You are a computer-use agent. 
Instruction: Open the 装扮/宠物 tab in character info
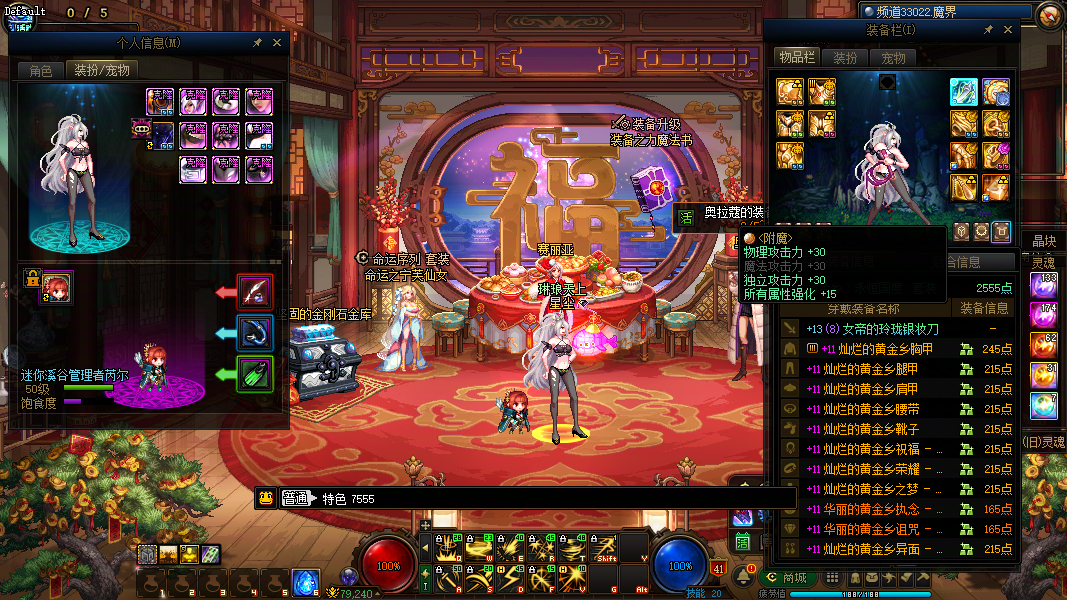pos(102,70)
